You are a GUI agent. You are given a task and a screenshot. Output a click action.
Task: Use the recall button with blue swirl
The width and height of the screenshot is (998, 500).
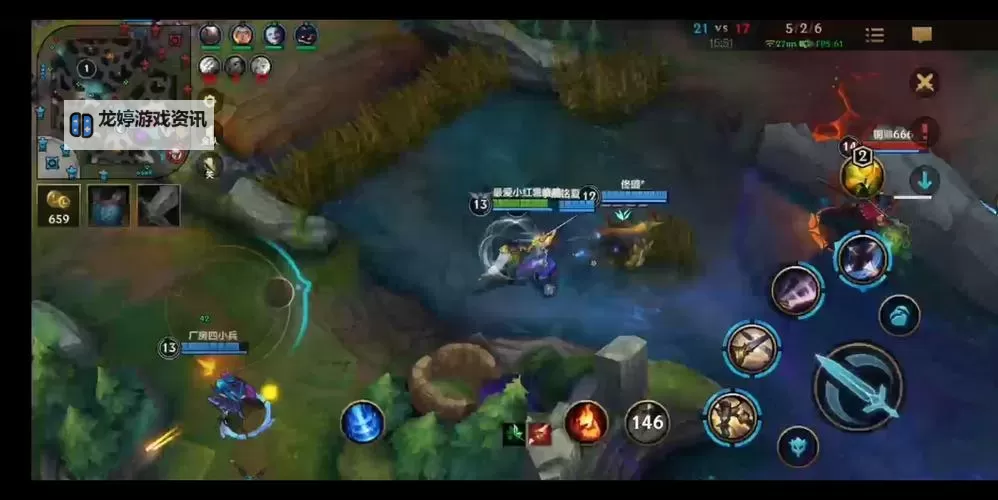[x=362, y=422]
